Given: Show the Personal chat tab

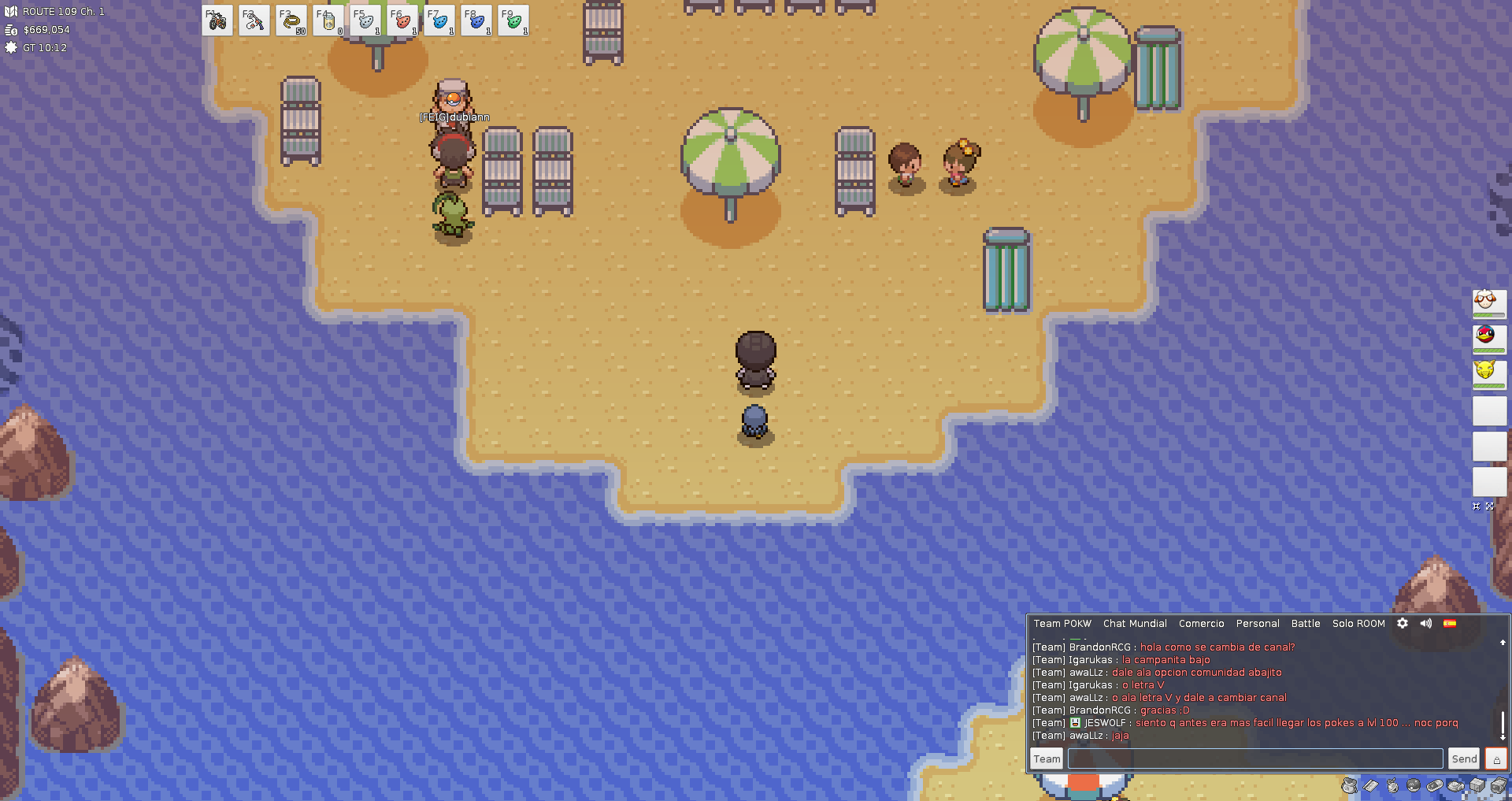Looking at the screenshot, I should coord(1258,623).
